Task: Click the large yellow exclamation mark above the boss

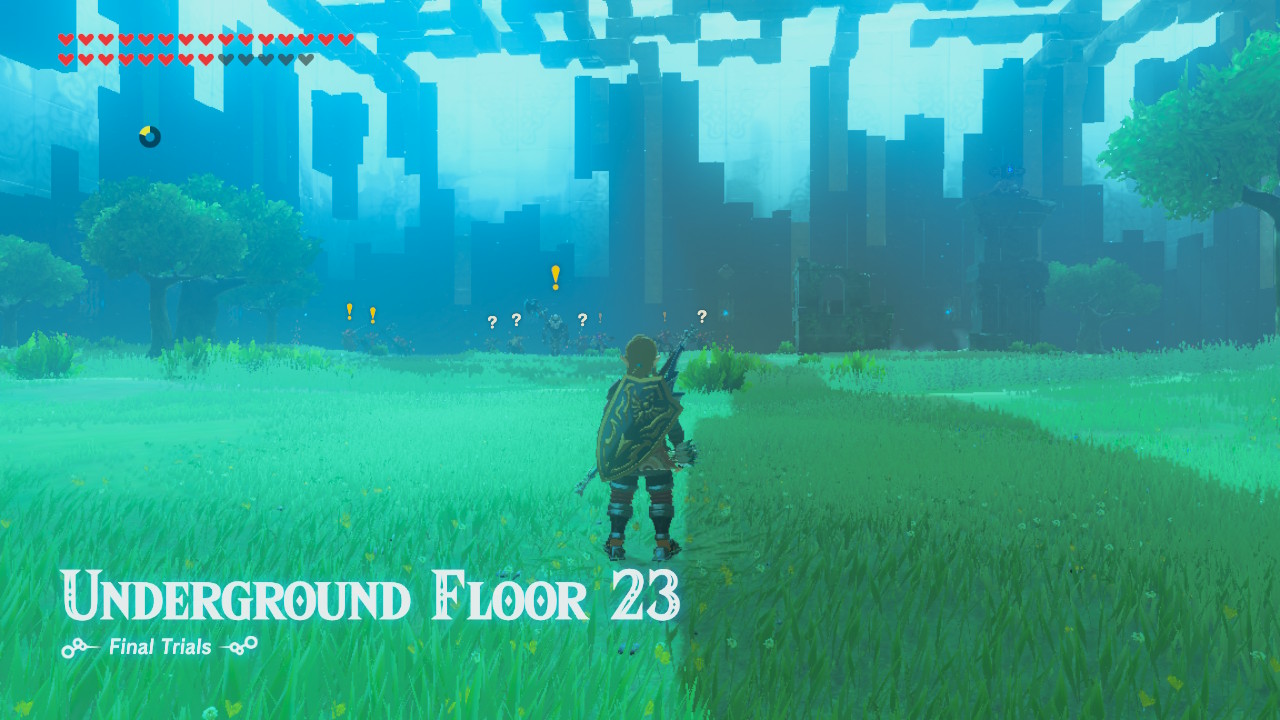Action: 555,277
